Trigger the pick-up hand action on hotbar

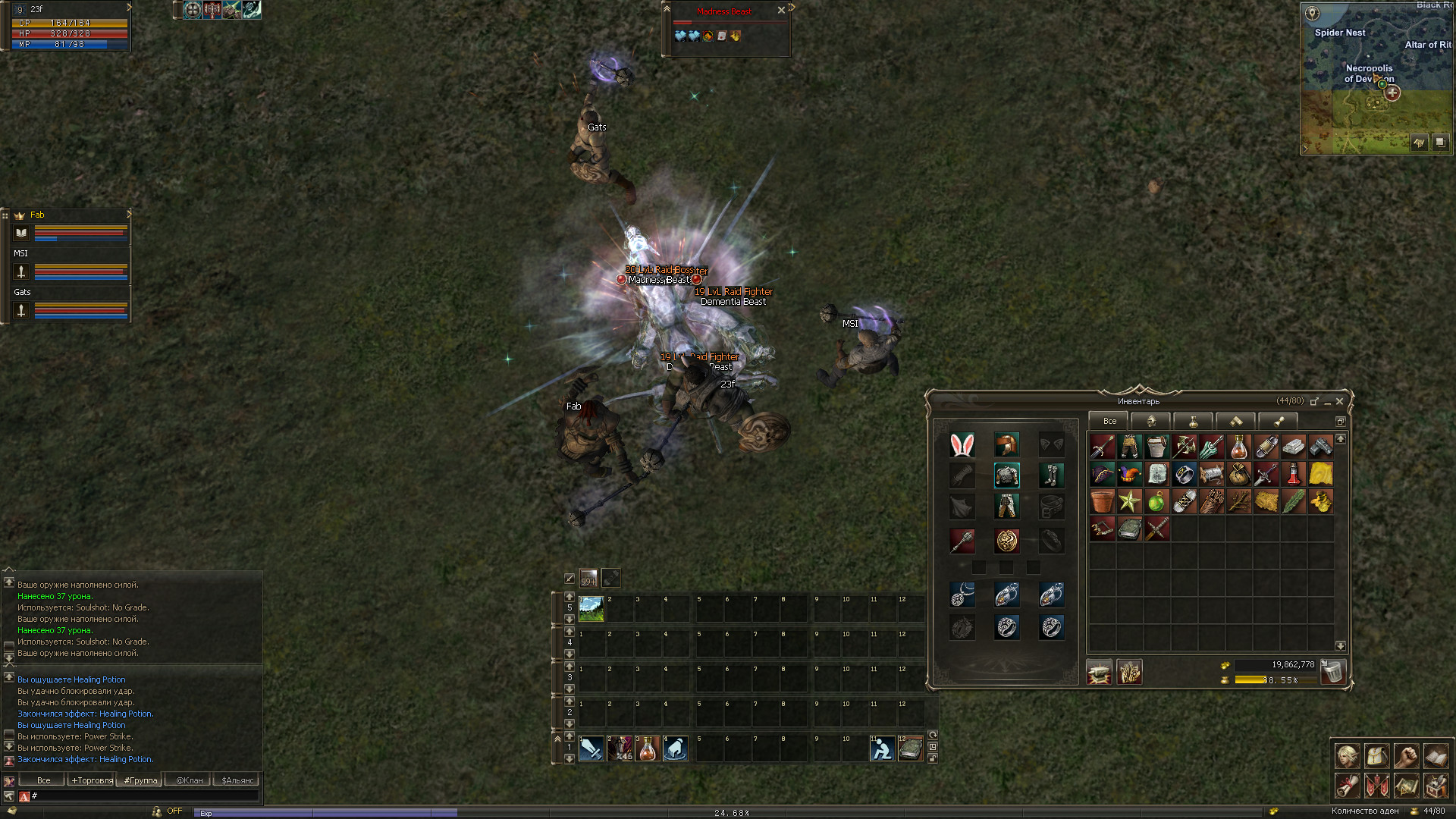tap(676, 748)
